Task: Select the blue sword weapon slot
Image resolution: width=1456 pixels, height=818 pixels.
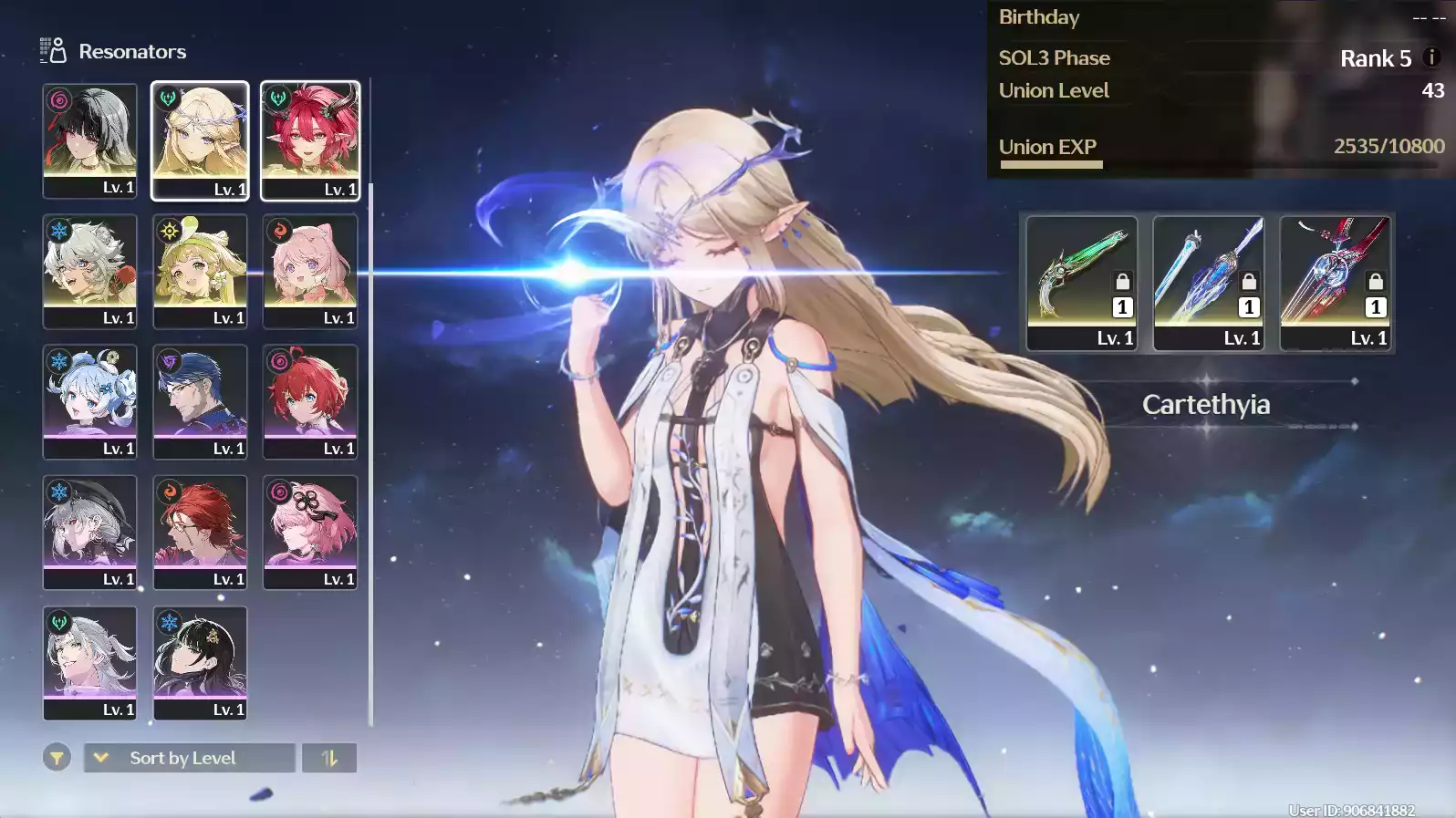Action: click(1208, 283)
